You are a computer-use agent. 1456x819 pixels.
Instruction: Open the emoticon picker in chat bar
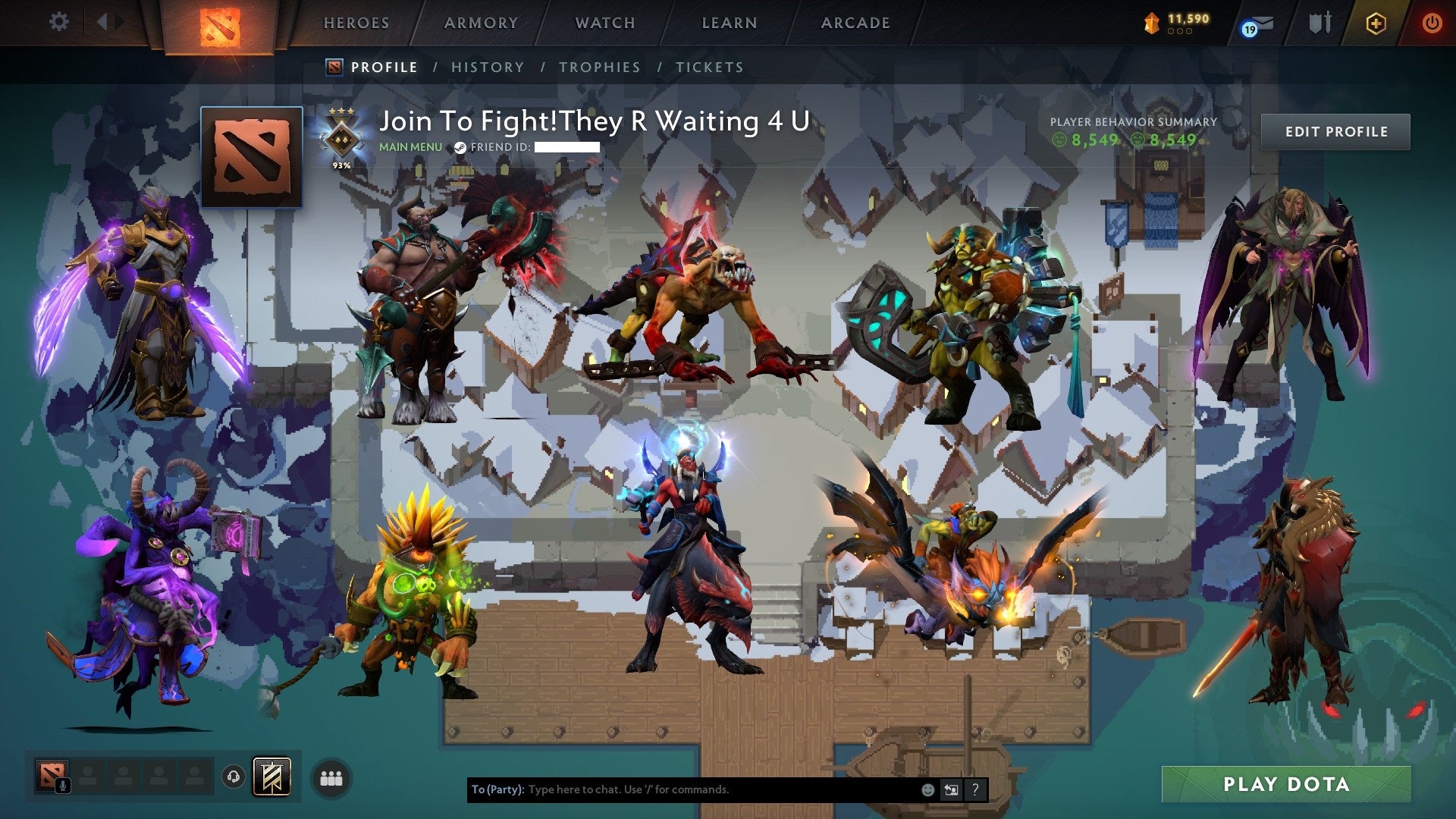point(927,789)
